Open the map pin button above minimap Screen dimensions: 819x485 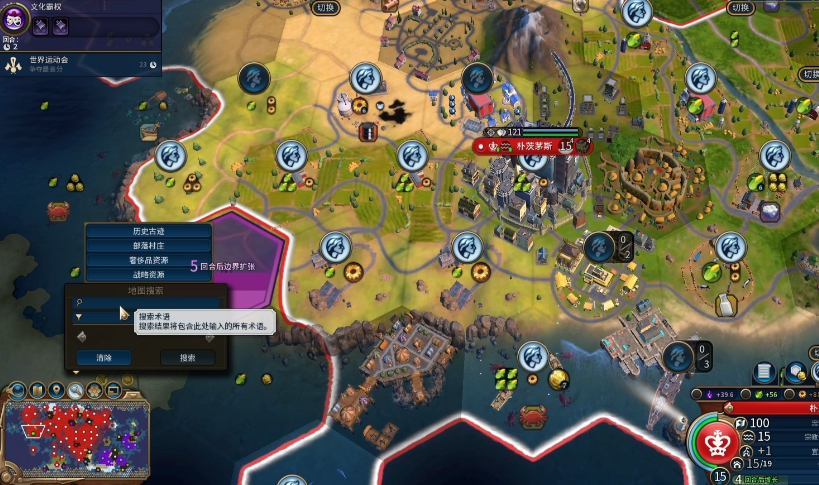point(59,389)
